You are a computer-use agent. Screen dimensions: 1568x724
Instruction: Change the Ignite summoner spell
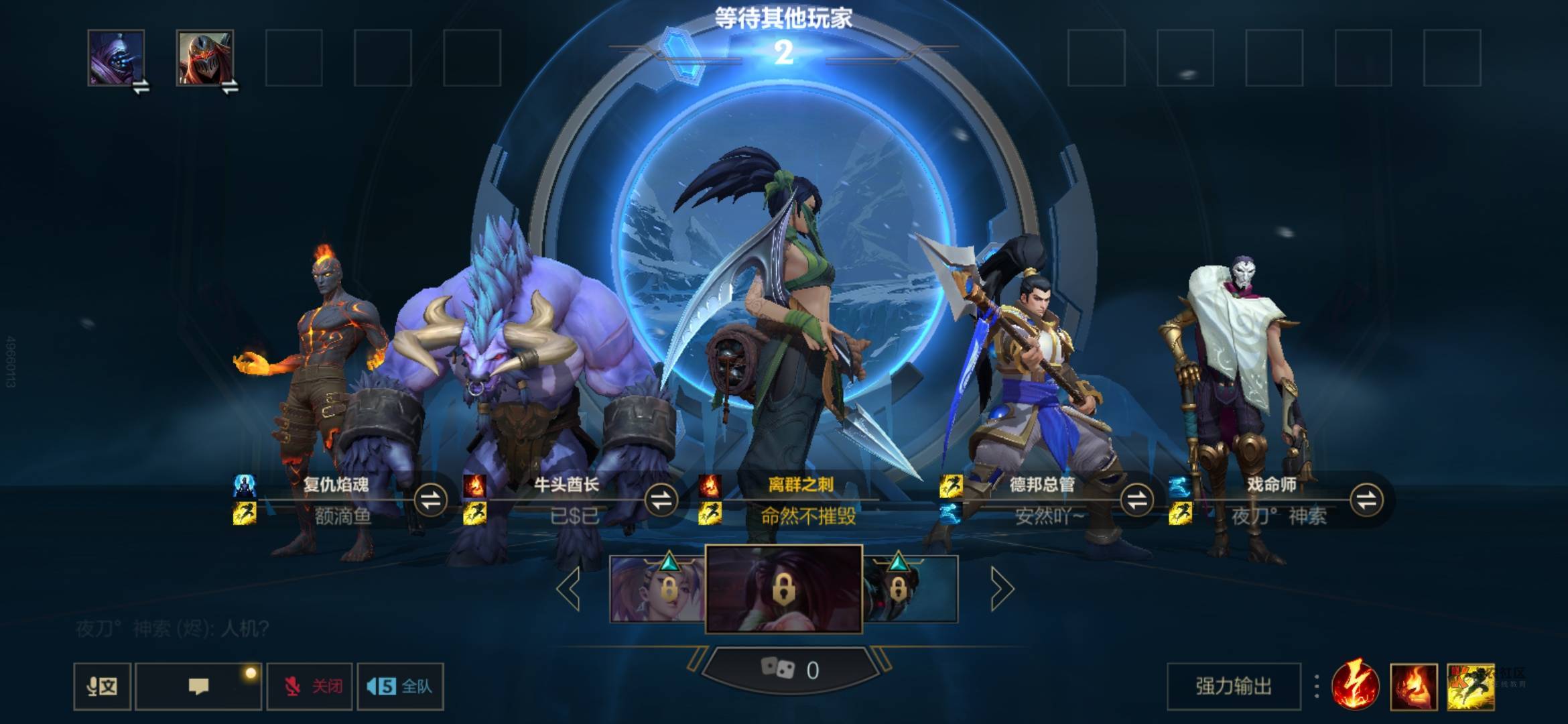pos(1414,686)
